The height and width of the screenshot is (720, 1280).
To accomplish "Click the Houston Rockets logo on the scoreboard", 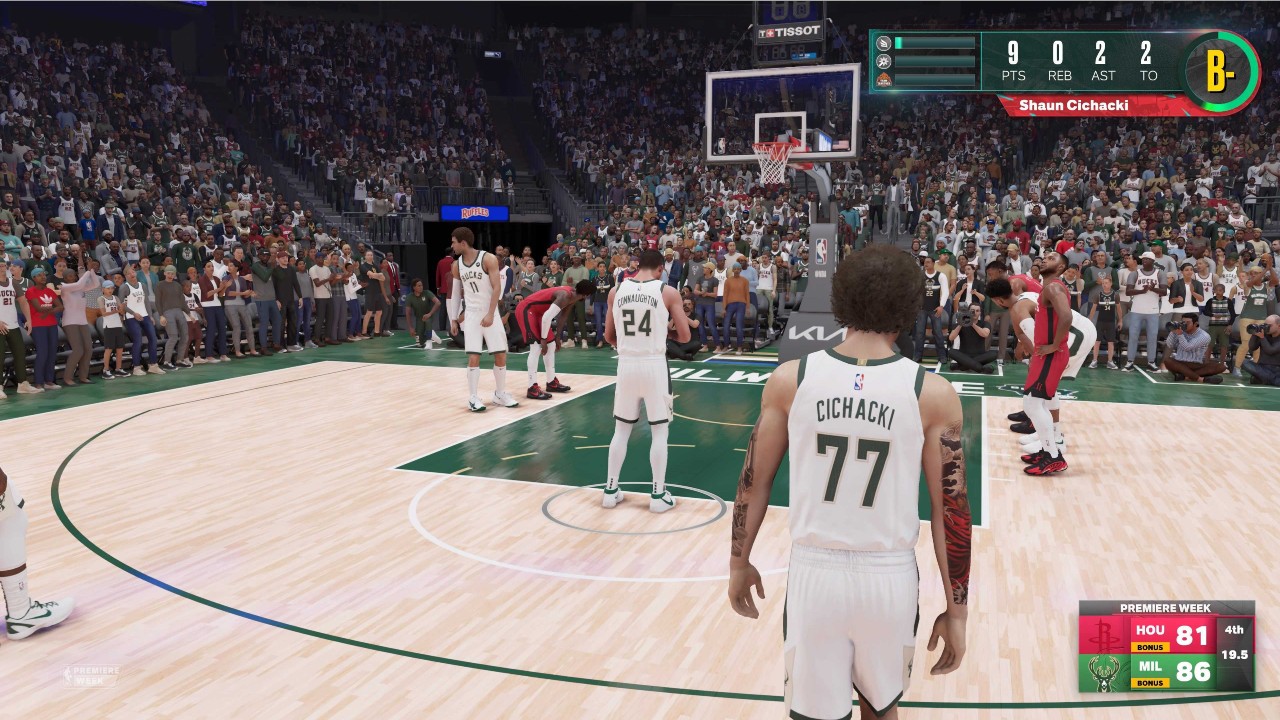I will [x=1103, y=636].
